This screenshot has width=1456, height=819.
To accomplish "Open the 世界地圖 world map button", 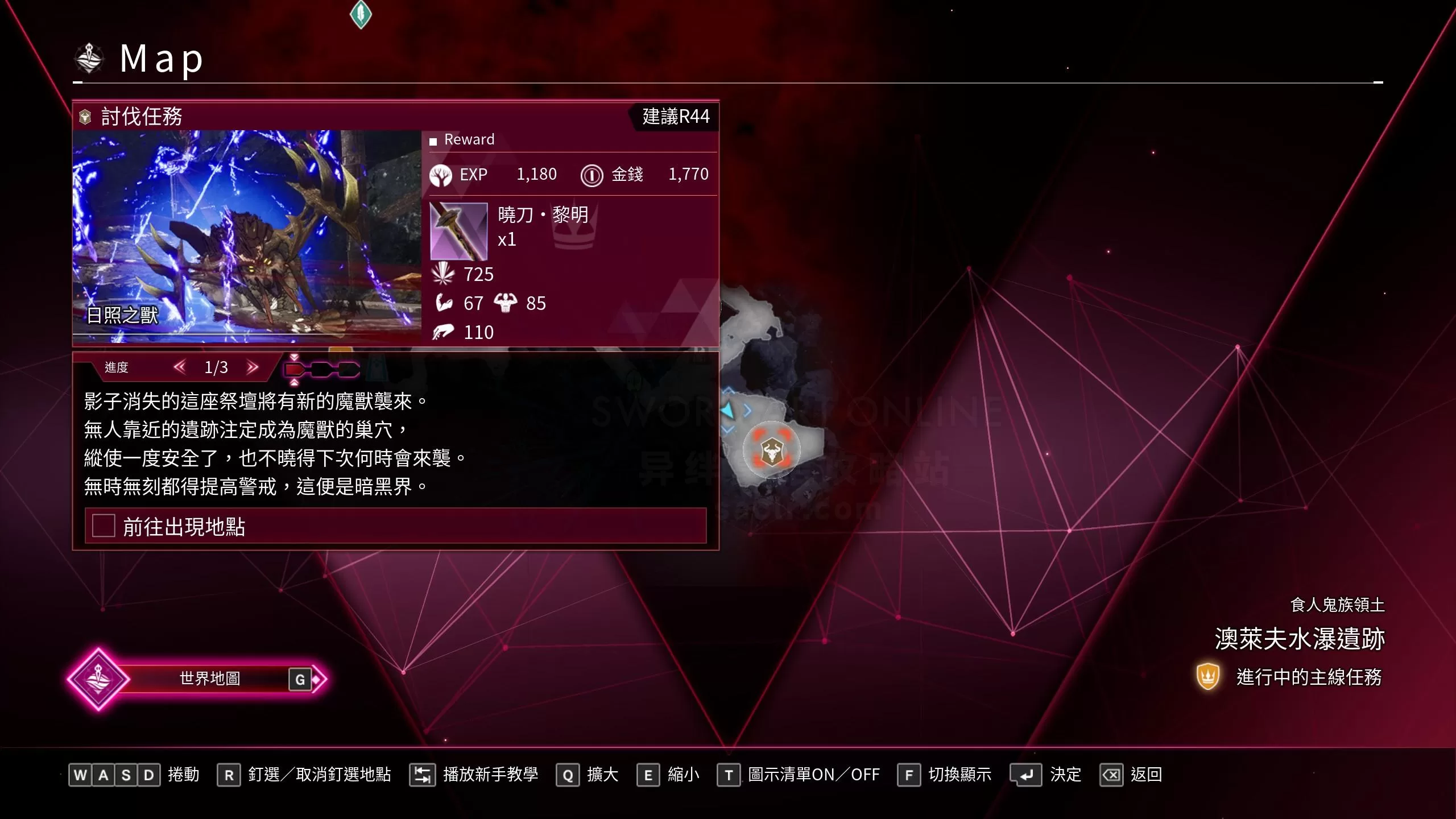I will pos(209,679).
